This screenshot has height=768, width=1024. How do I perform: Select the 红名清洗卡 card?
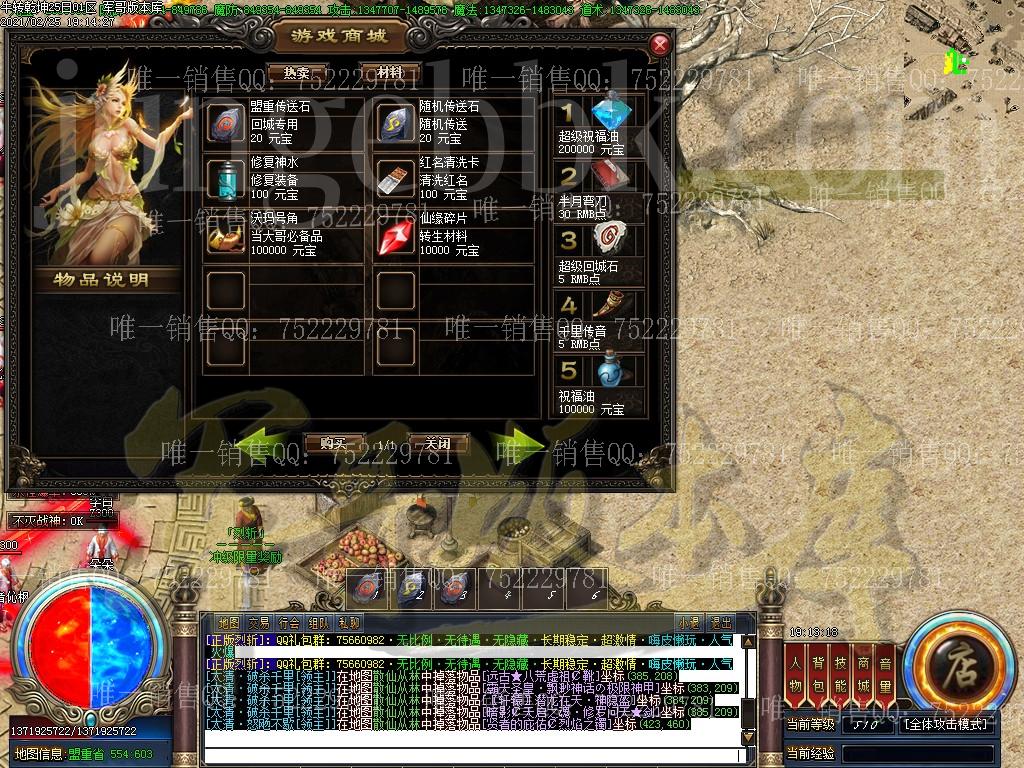pos(396,180)
